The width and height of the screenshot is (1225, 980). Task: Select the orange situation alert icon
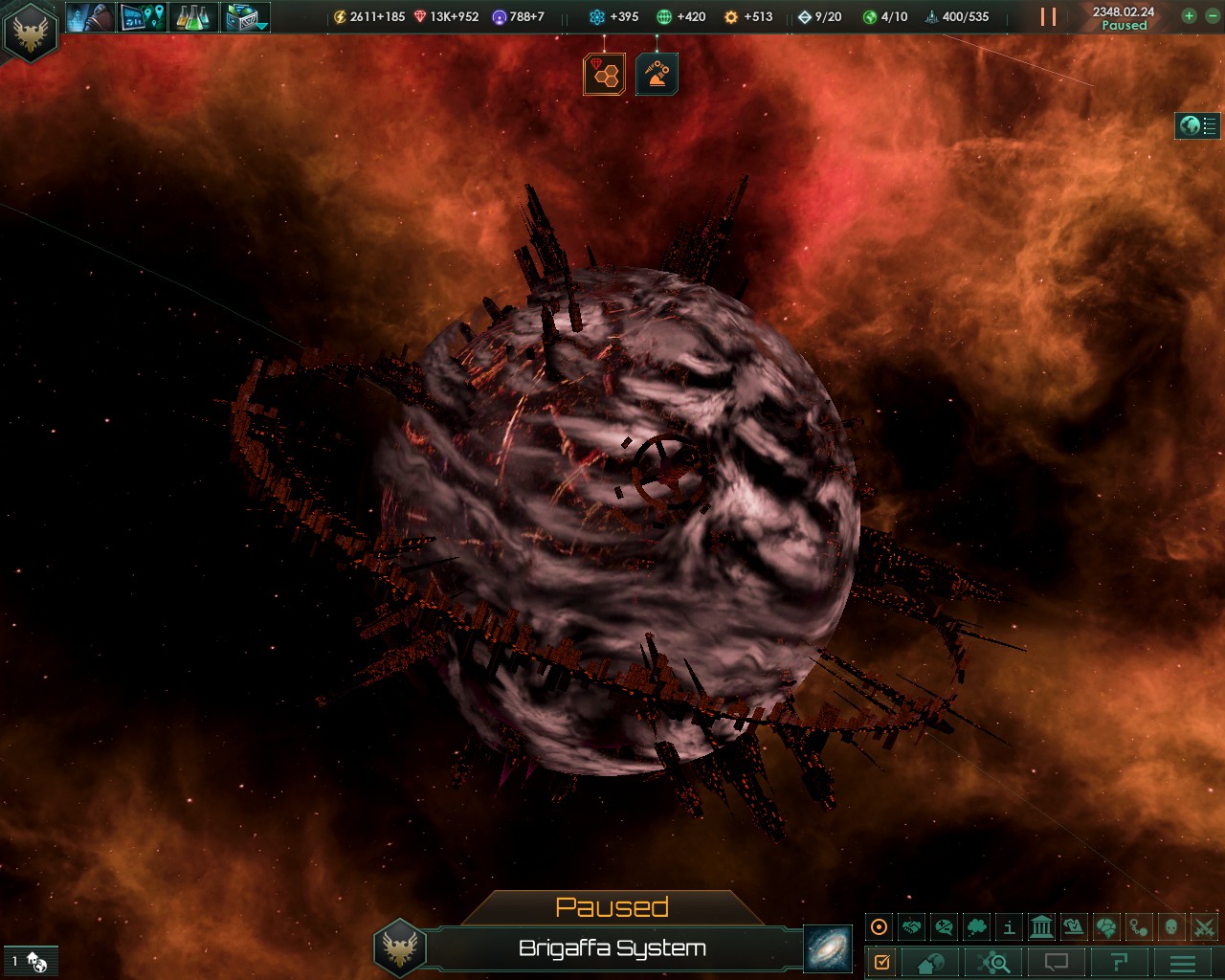tap(657, 72)
